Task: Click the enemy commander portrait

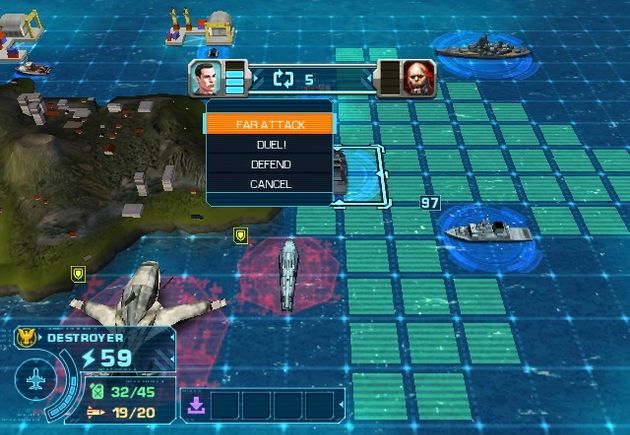Action: pos(415,77)
